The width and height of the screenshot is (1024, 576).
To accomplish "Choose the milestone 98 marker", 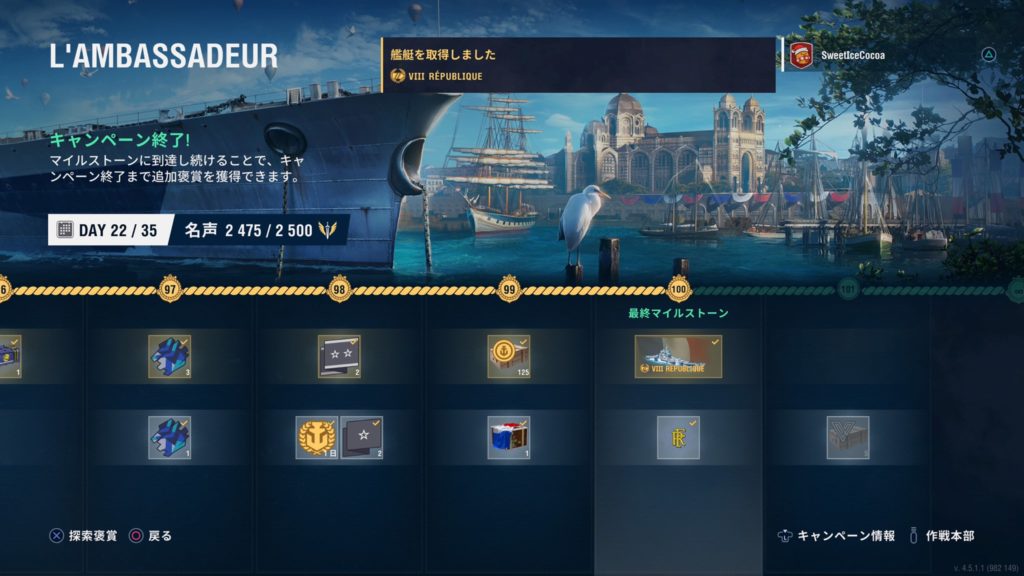I will point(340,291).
